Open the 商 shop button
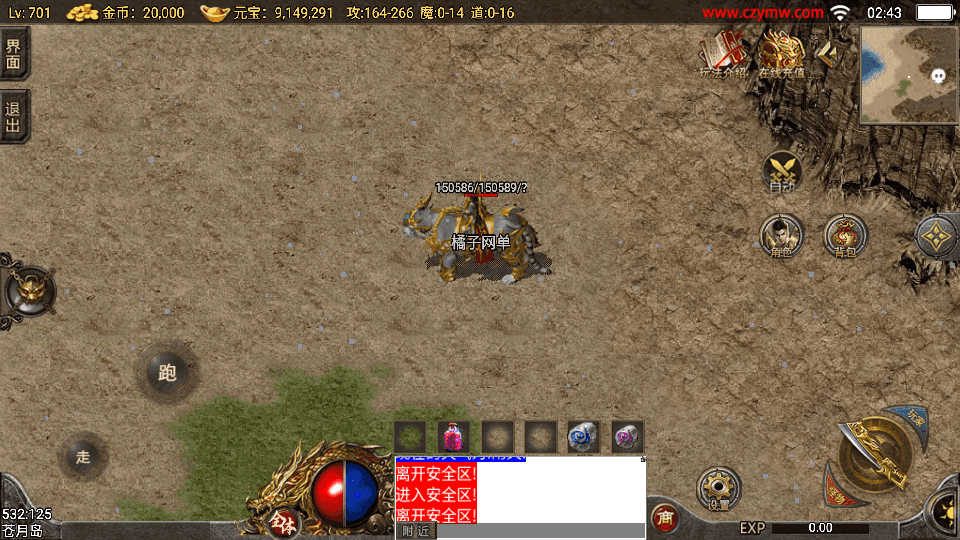Viewport: 960px width, 540px height. point(664,518)
